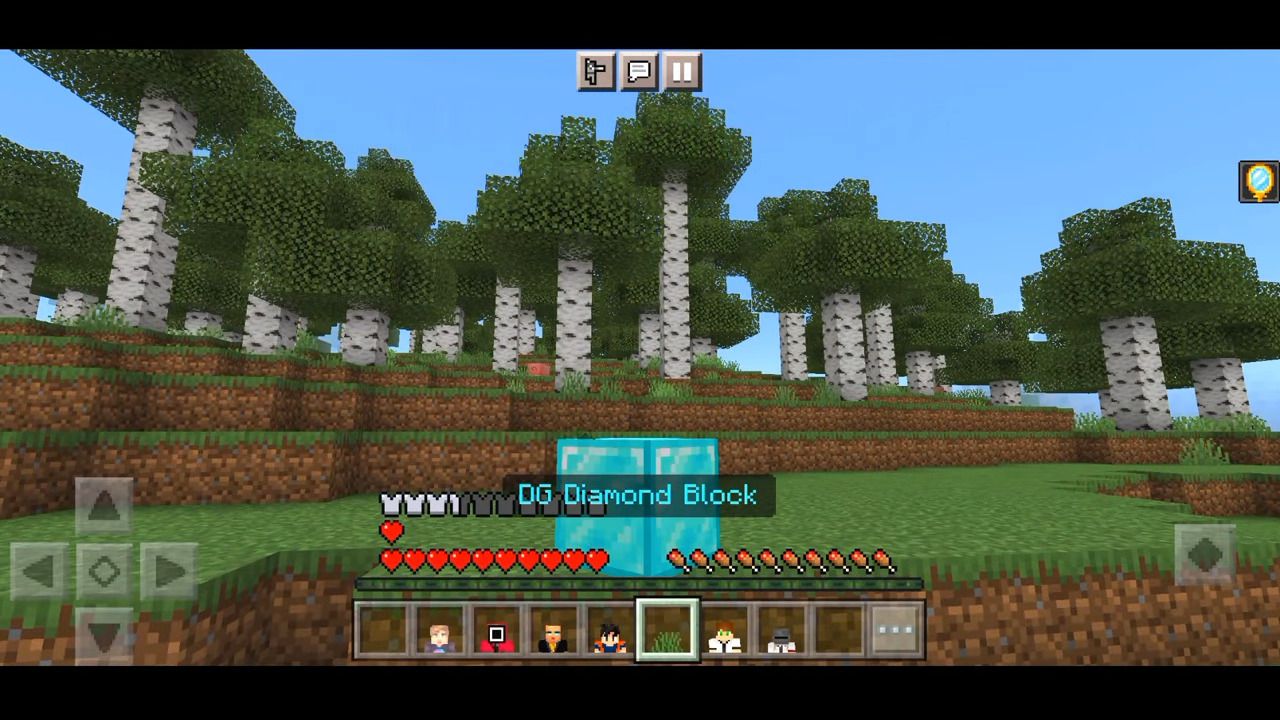
Task: Open the chat using the speech bubble icon
Action: point(639,70)
